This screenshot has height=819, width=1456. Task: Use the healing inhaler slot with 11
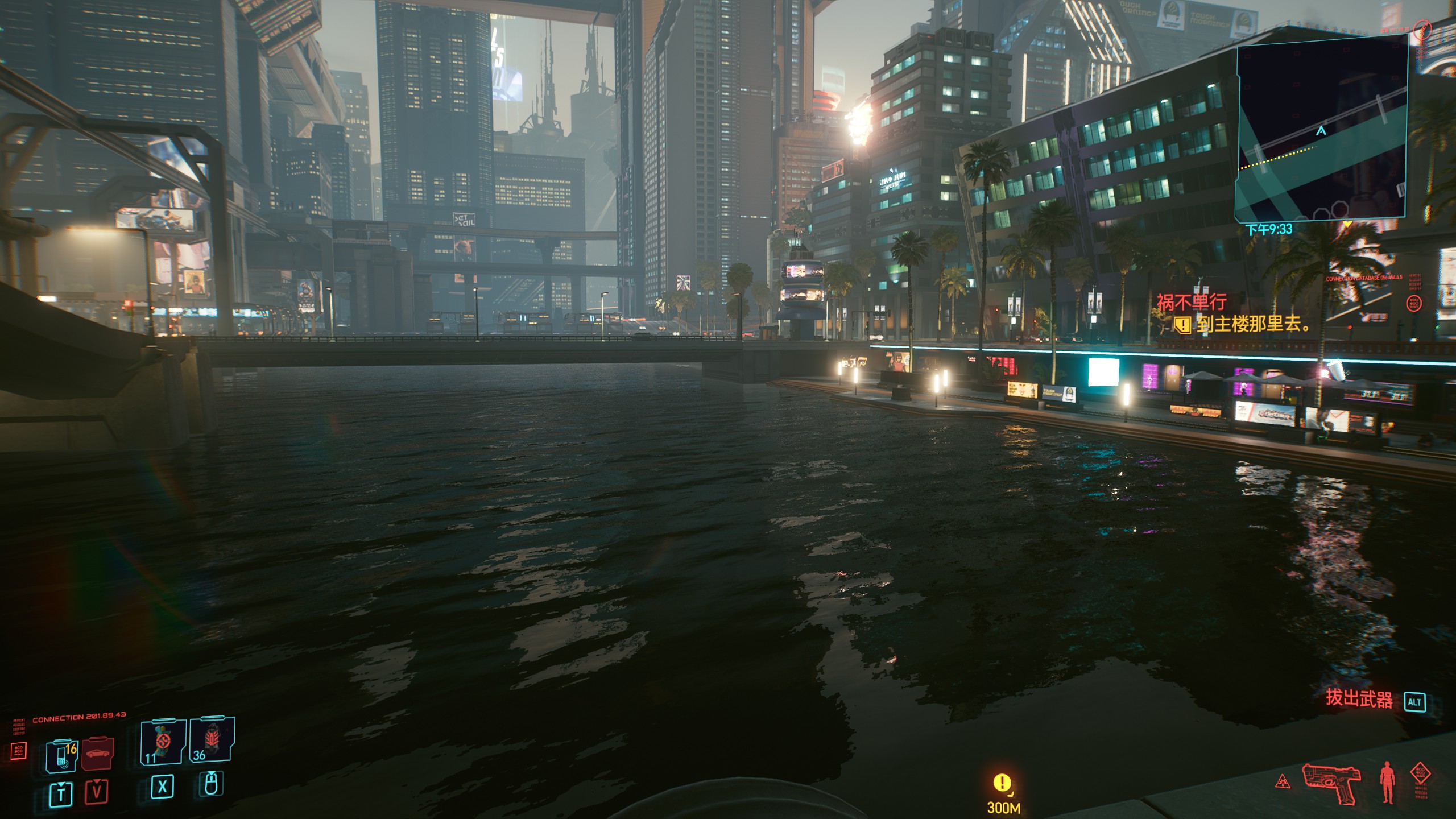[x=163, y=741]
